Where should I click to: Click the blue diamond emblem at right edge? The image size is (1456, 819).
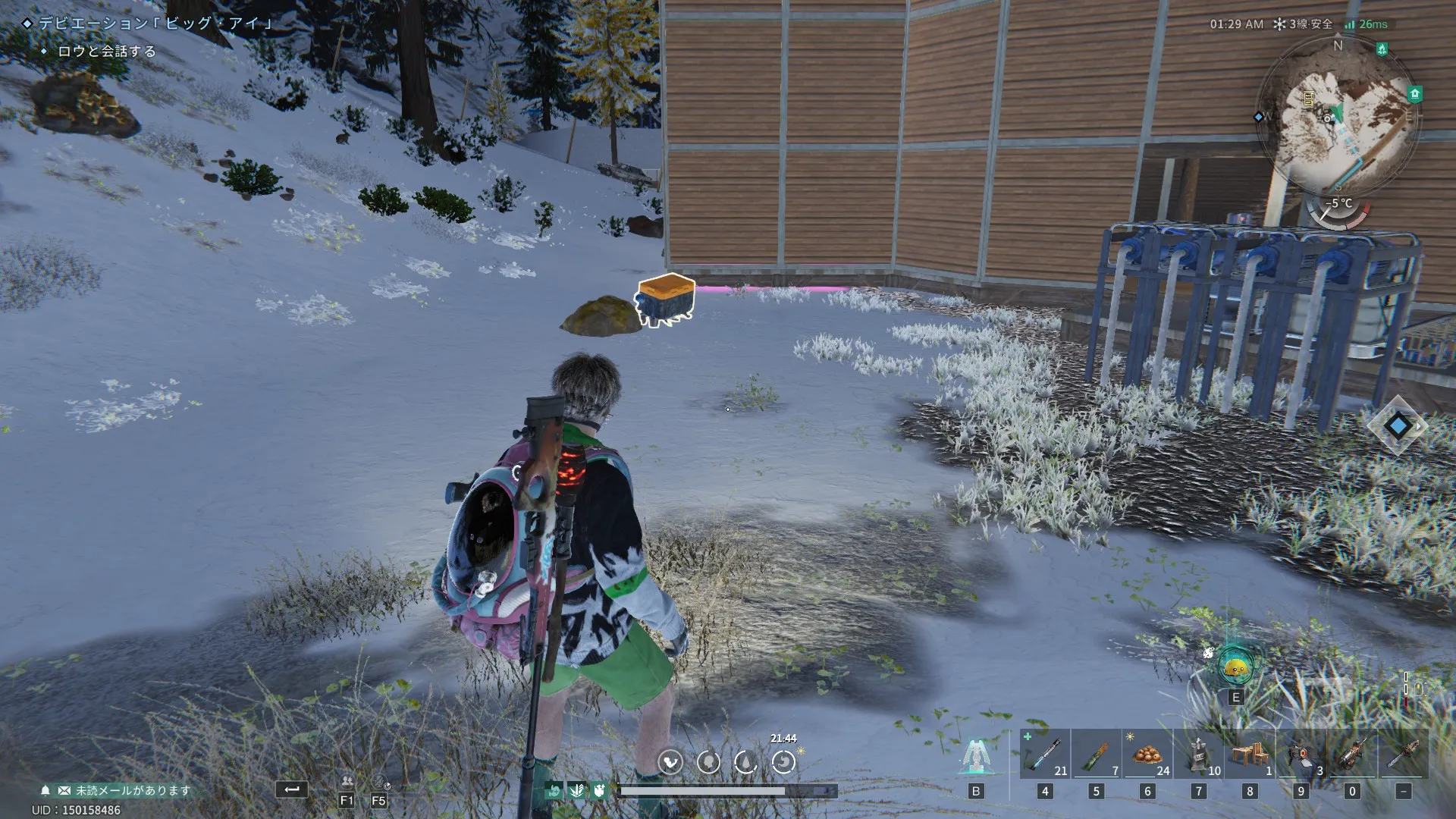click(1398, 425)
